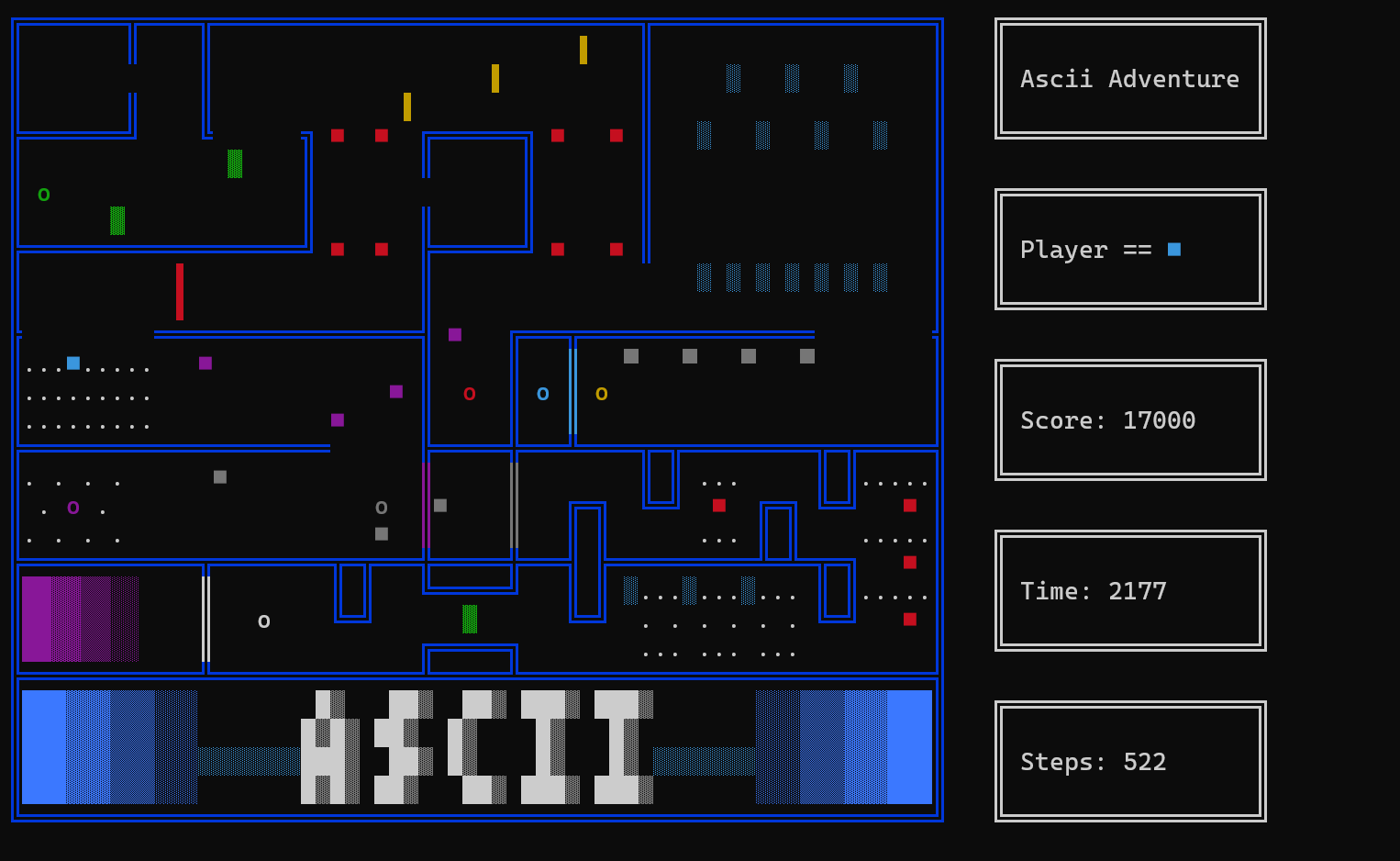Viewport: 1400px width, 861px height.
Task: Open the cyan vertical door
Action: [x=573, y=390]
